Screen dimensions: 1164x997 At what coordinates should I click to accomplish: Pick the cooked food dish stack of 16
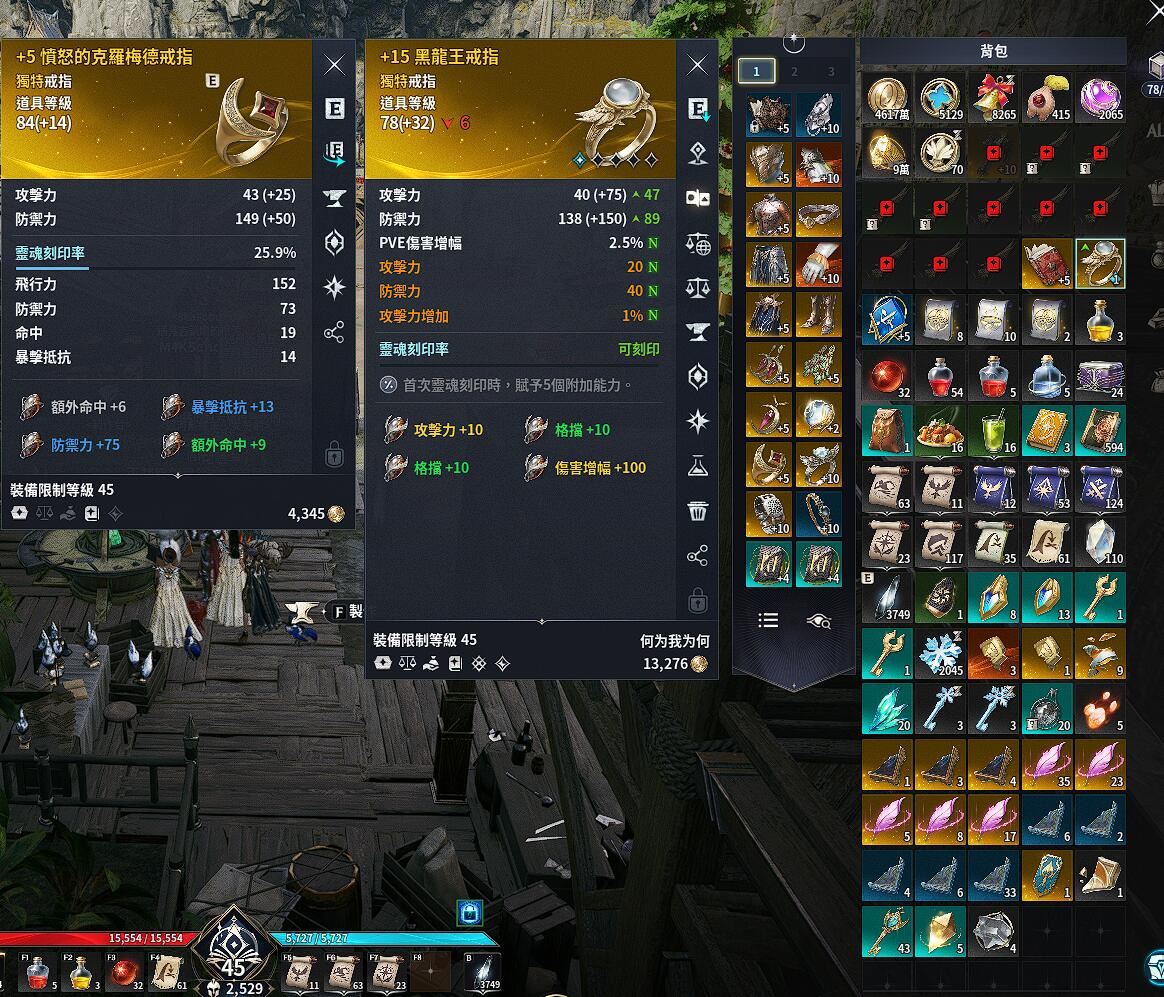(x=940, y=430)
